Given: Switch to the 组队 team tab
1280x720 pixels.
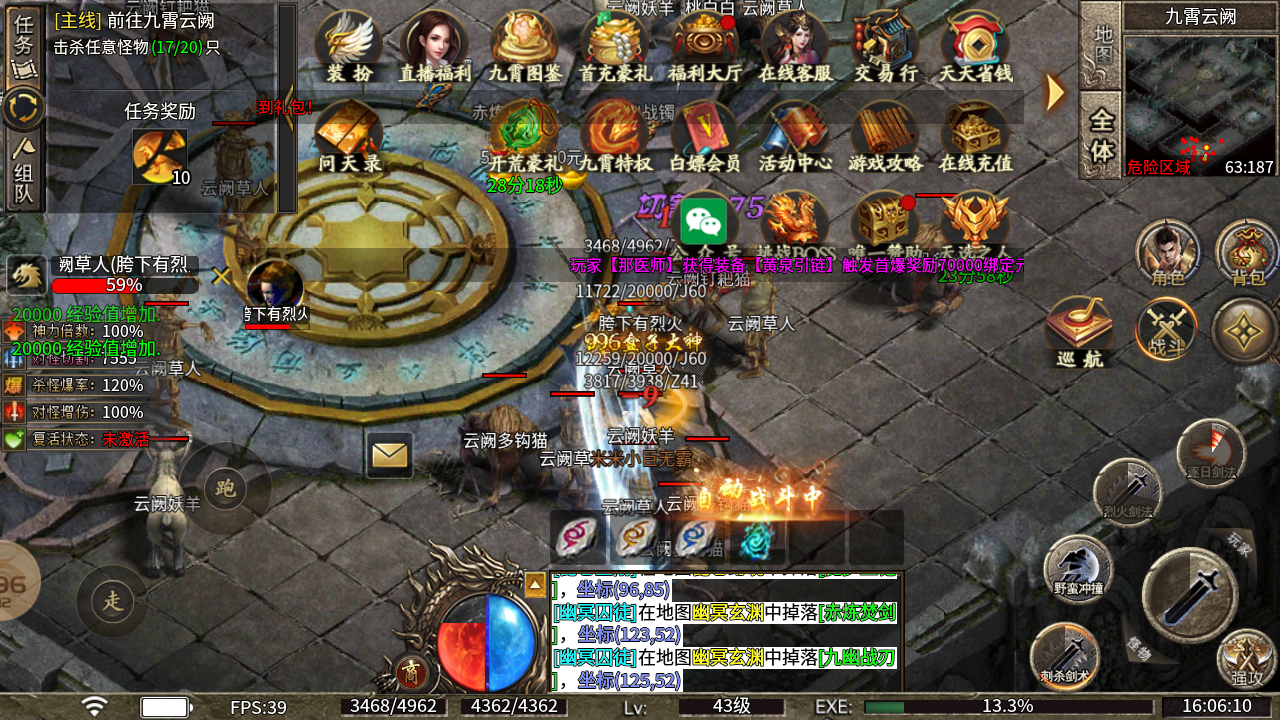Looking at the screenshot, I should 24,172.
